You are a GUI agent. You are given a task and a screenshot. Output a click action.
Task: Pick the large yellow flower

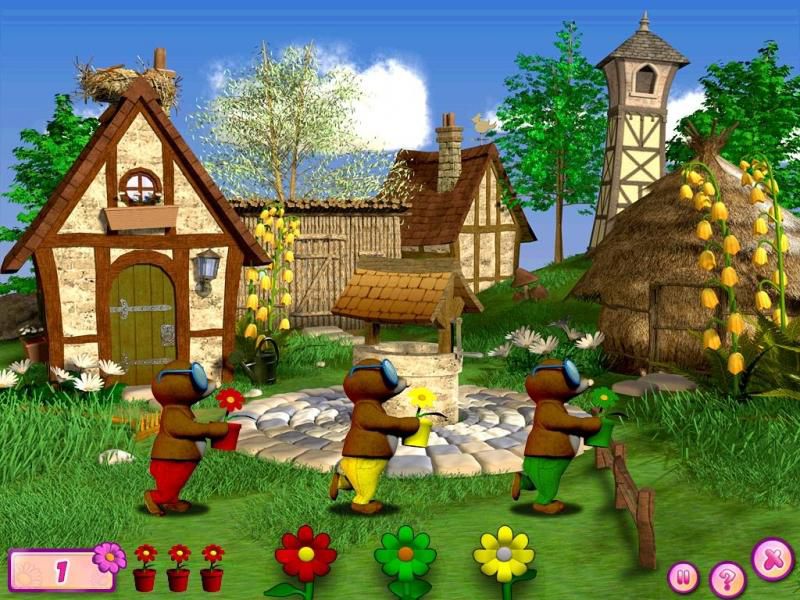pos(503,553)
